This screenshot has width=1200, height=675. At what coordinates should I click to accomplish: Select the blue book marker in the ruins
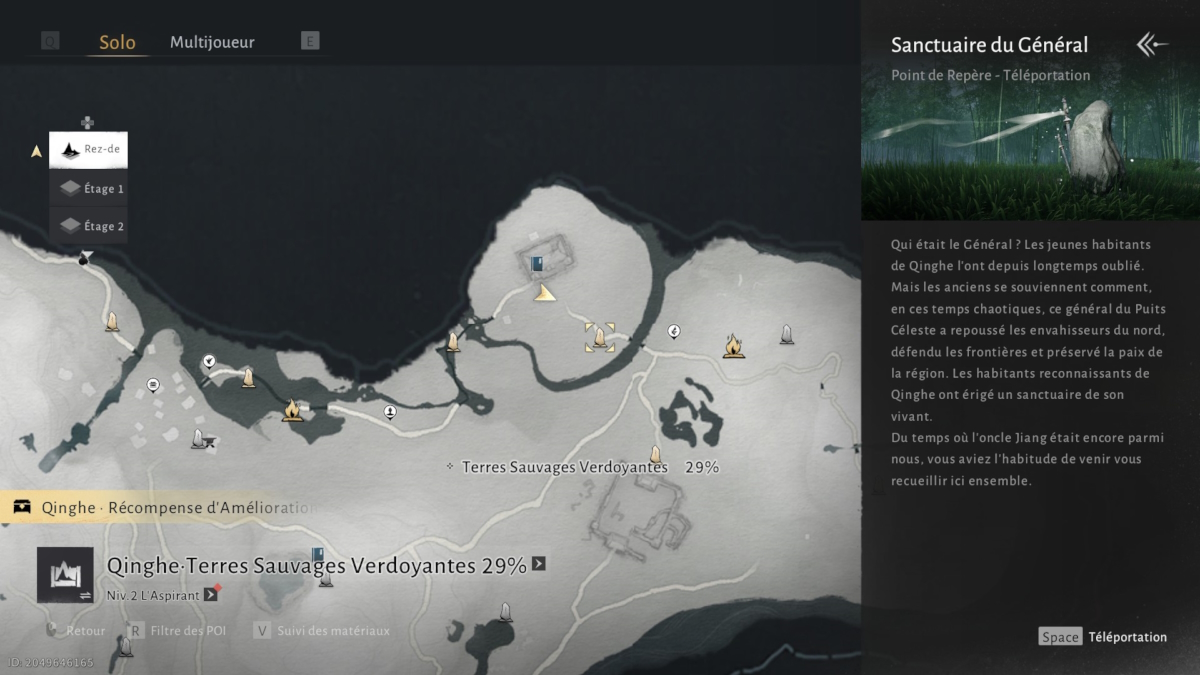[538, 264]
